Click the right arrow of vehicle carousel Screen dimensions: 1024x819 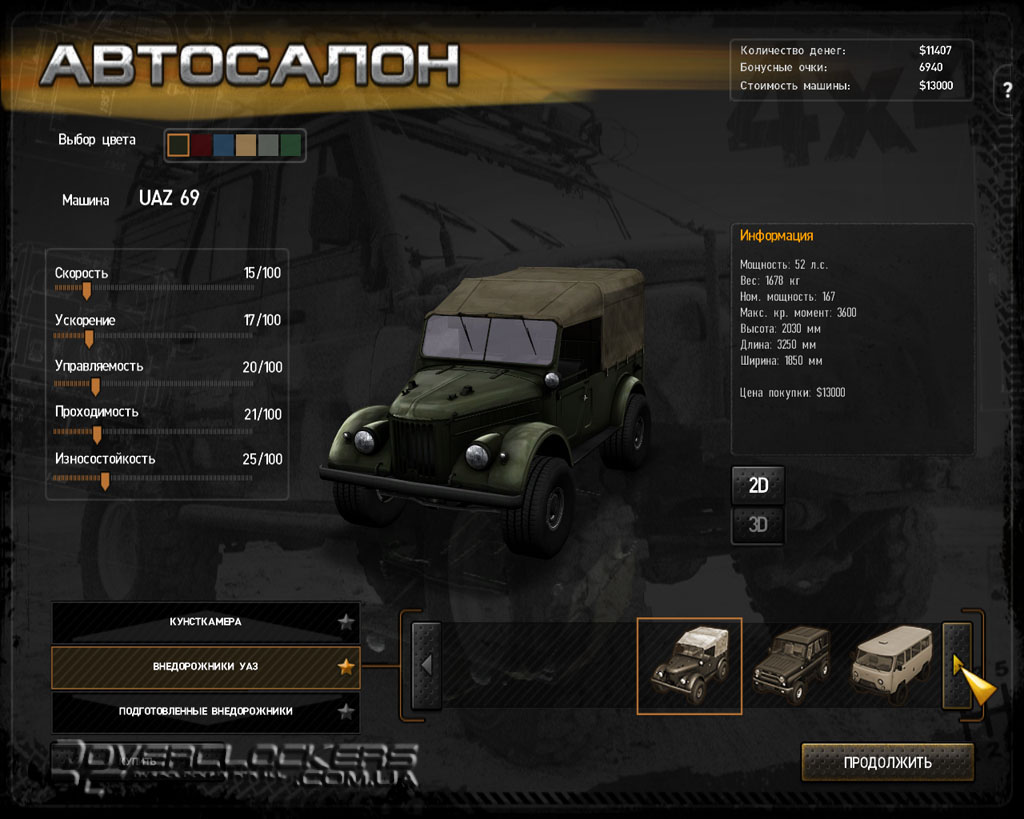click(x=957, y=665)
